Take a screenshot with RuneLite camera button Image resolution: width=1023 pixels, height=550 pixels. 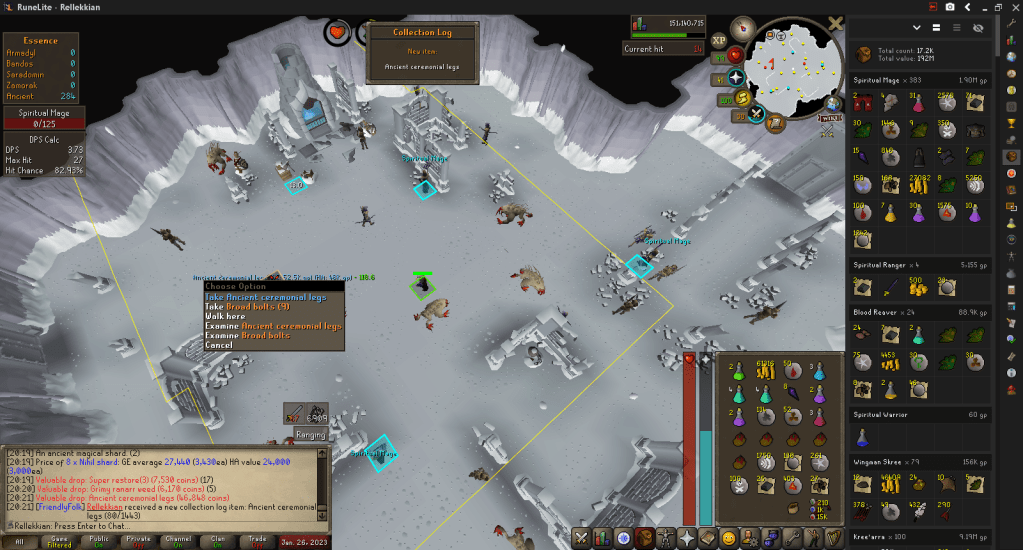(x=950, y=7)
